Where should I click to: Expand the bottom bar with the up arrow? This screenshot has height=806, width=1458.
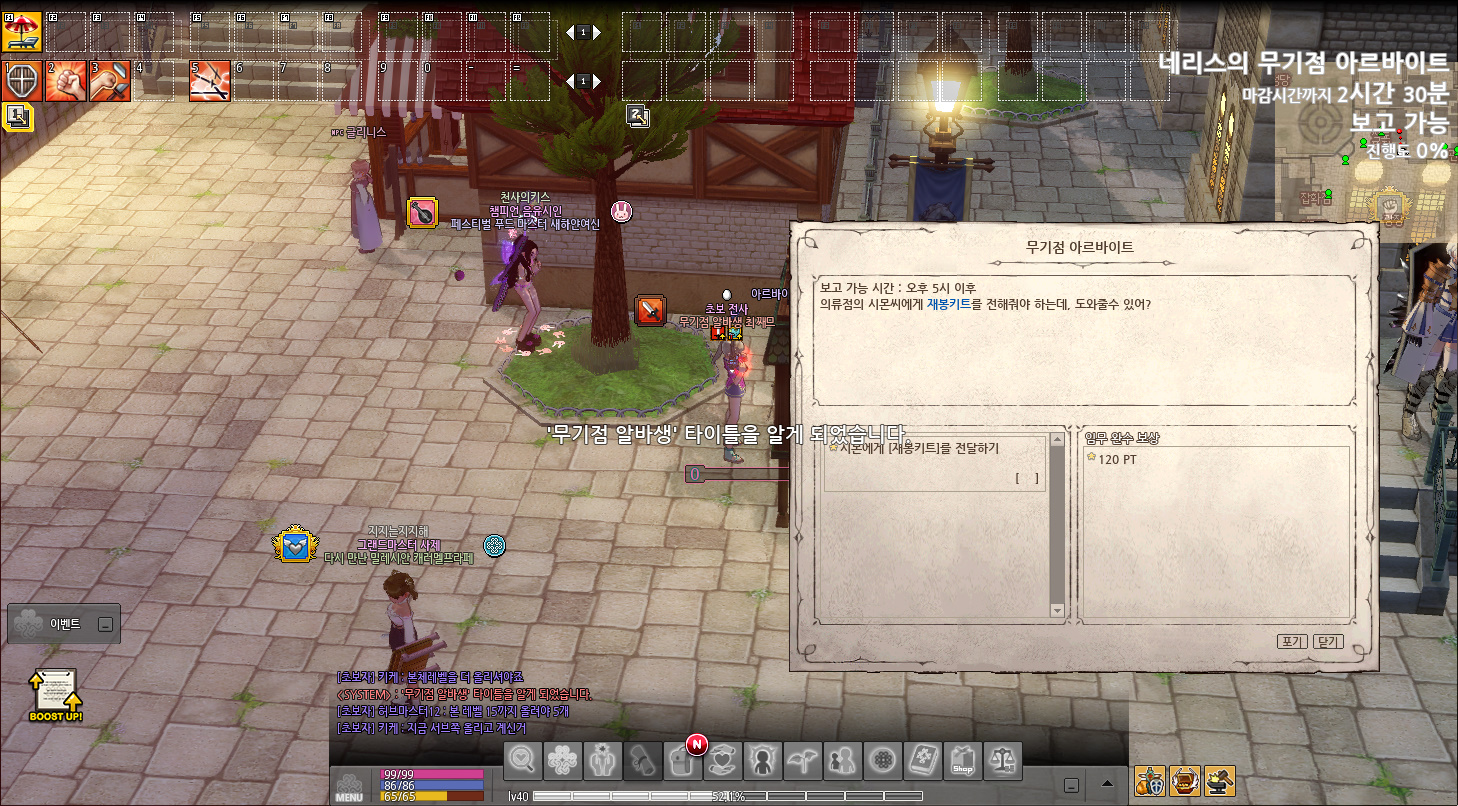[1107, 783]
